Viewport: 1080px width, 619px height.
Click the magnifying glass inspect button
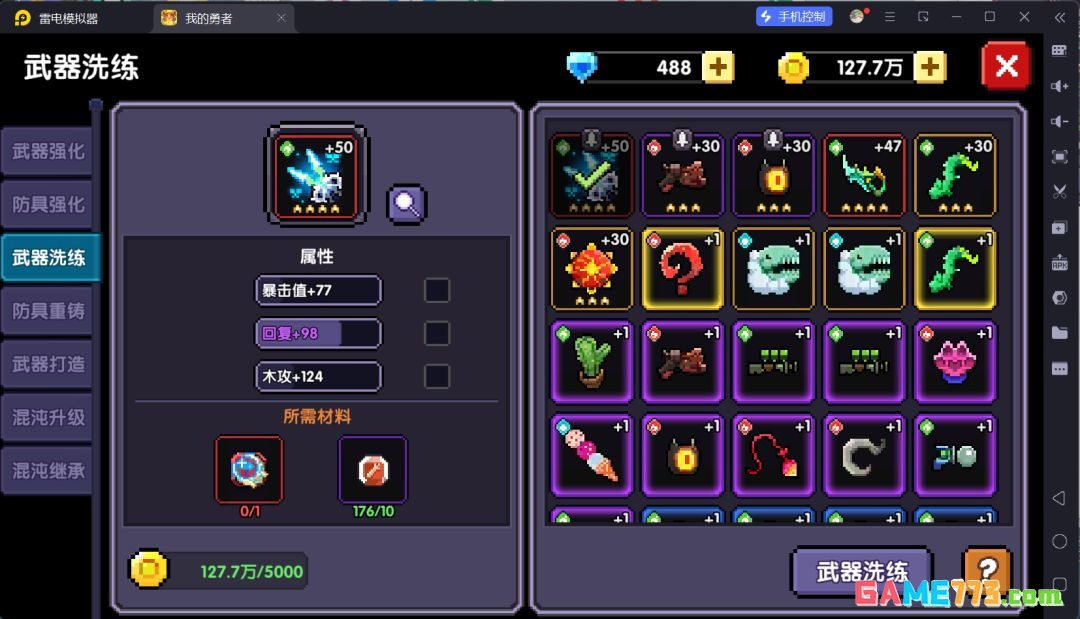click(407, 204)
